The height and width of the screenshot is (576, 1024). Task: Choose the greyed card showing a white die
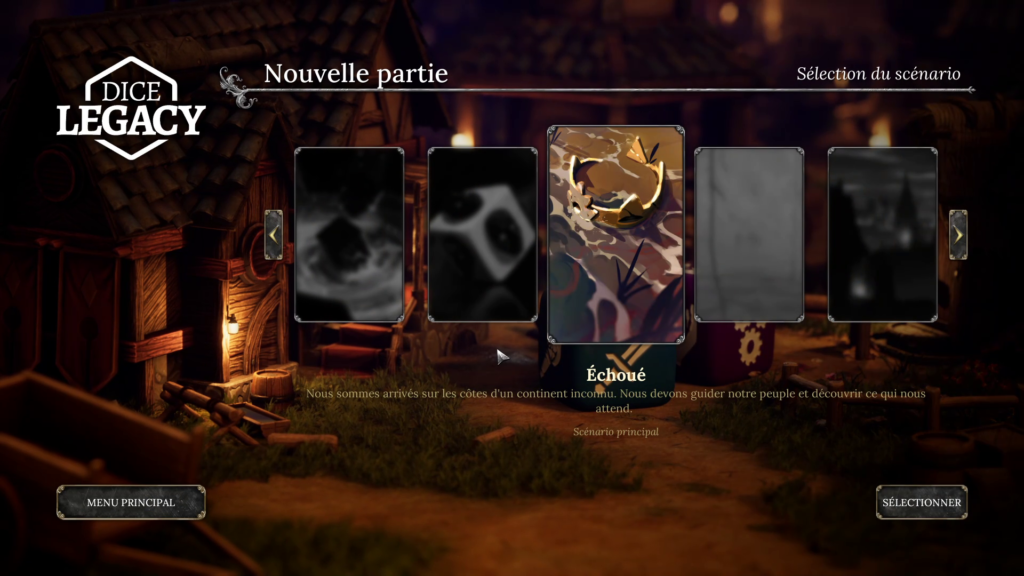pos(482,235)
